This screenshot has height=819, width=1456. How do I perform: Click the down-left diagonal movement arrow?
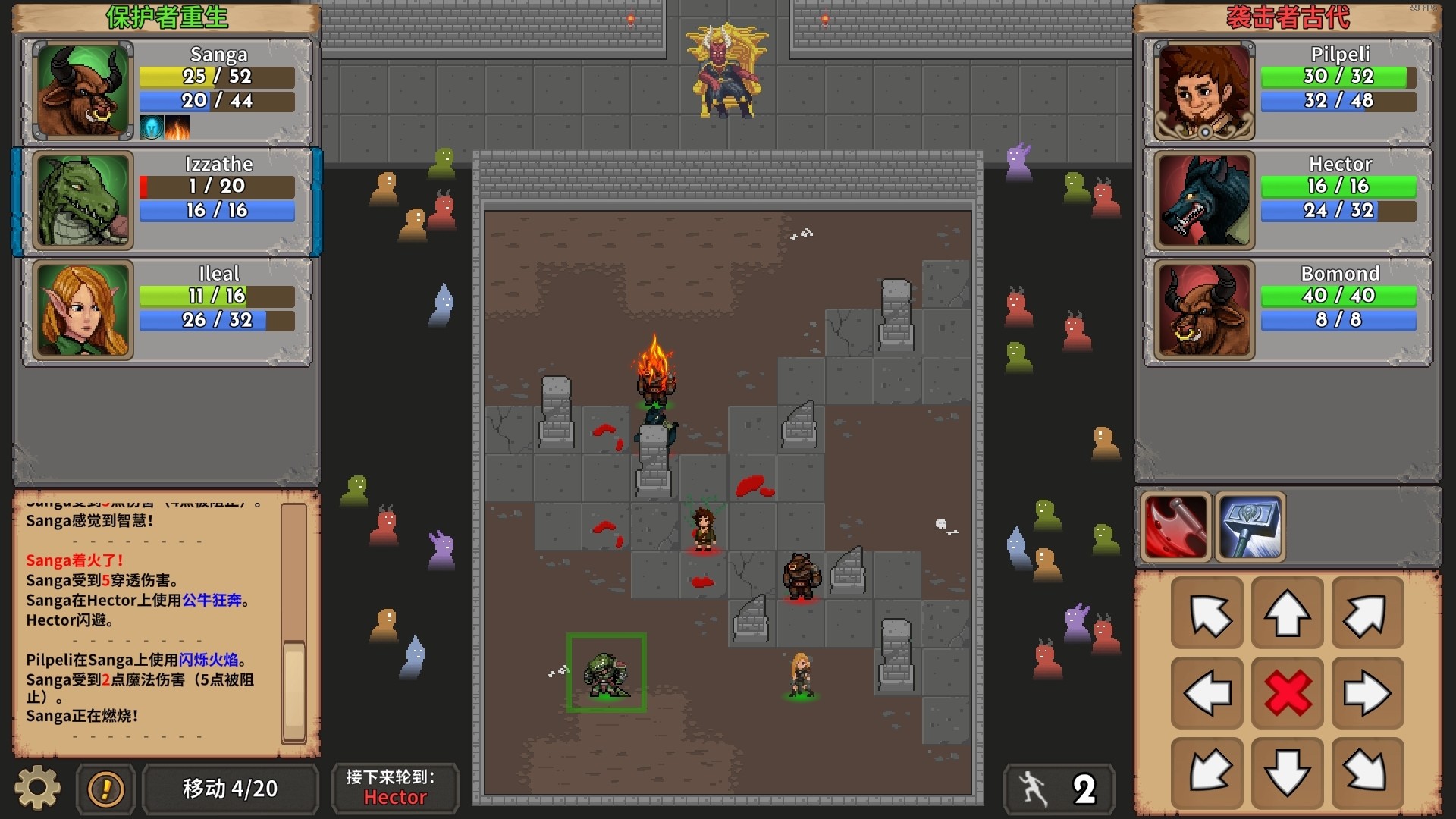pyautogui.click(x=1207, y=773)
